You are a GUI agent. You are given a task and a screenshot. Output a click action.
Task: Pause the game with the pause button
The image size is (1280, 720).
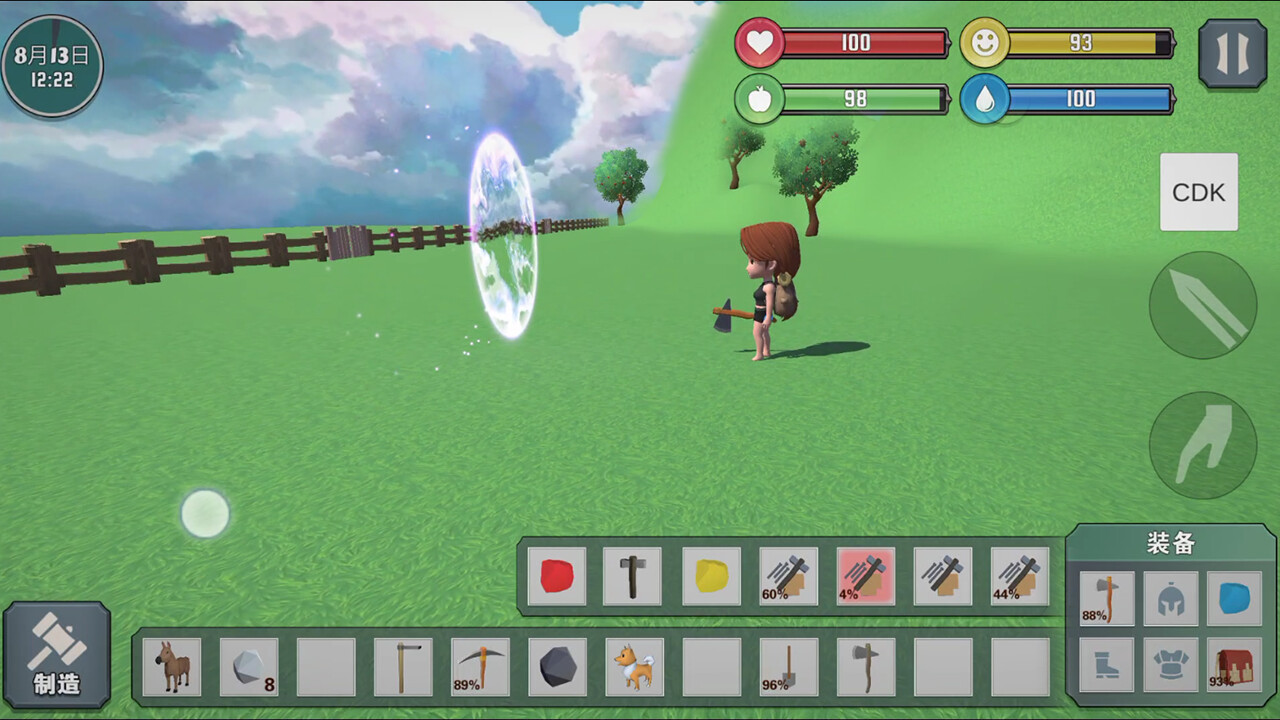point(1232,54)
